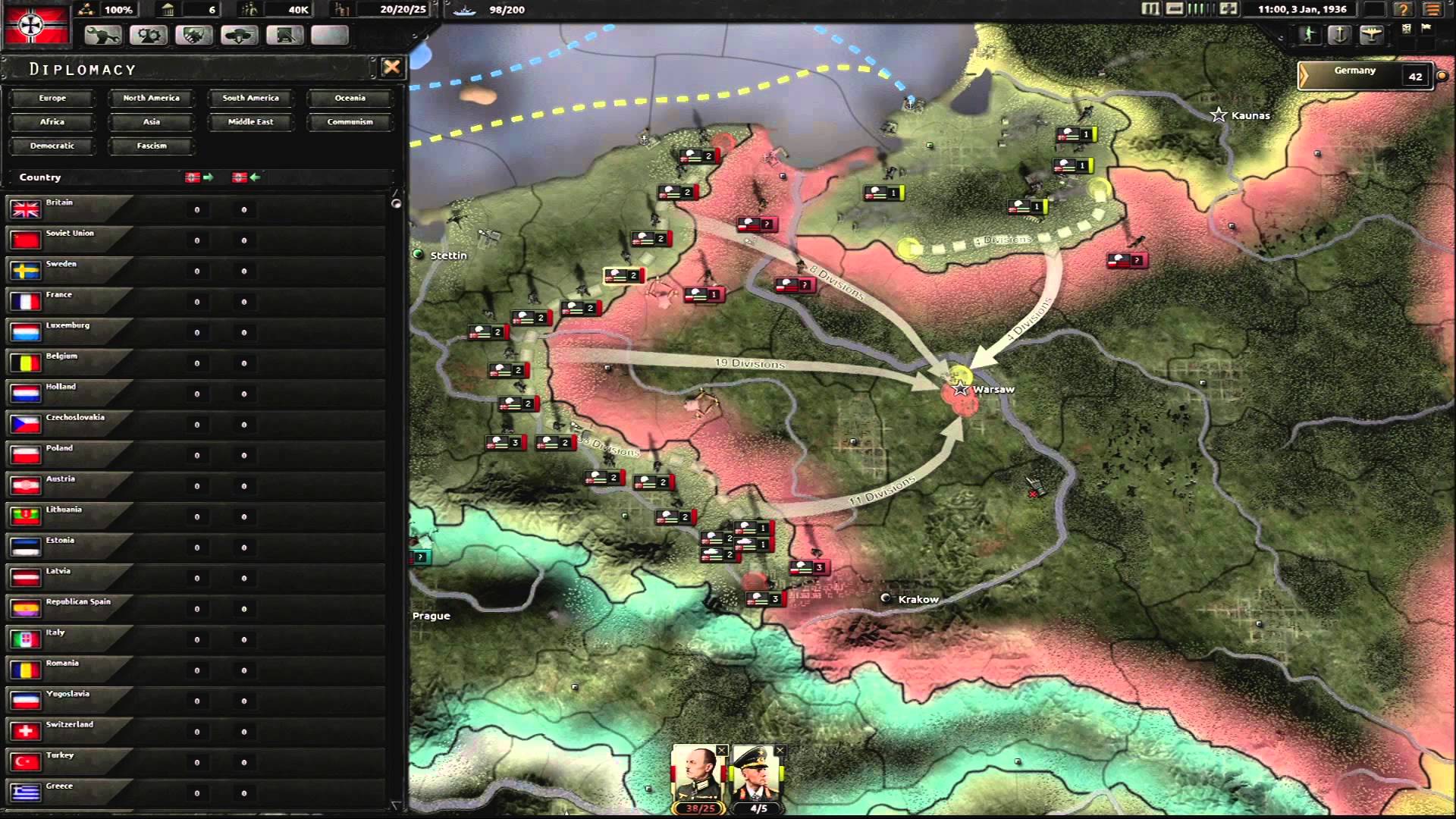Screen dimensions: 1456x819
Task: Filter diplomacy list by Democratic
Action: [x=52, y=146]
